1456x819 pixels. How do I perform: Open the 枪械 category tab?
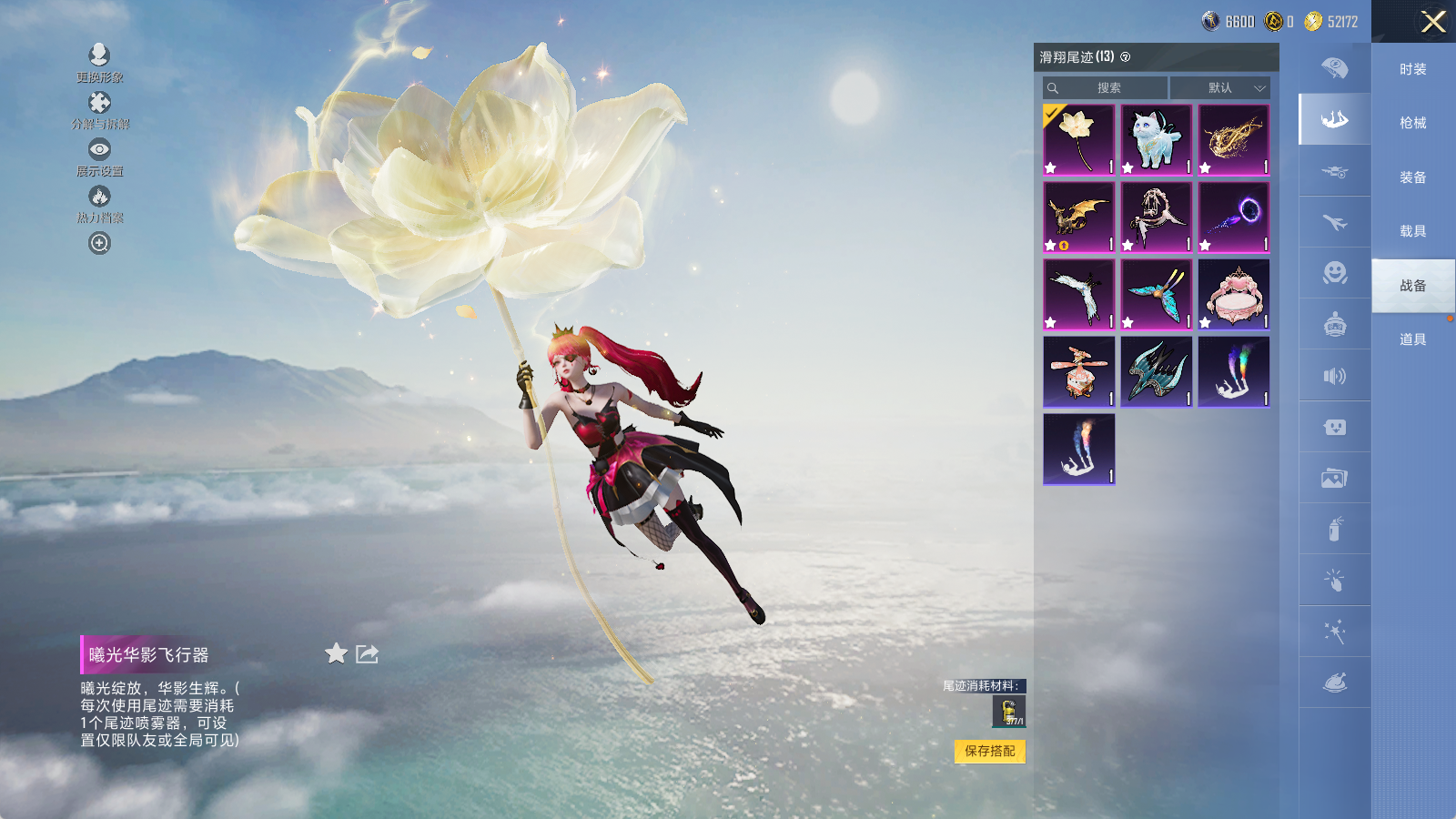[1412, 123]
